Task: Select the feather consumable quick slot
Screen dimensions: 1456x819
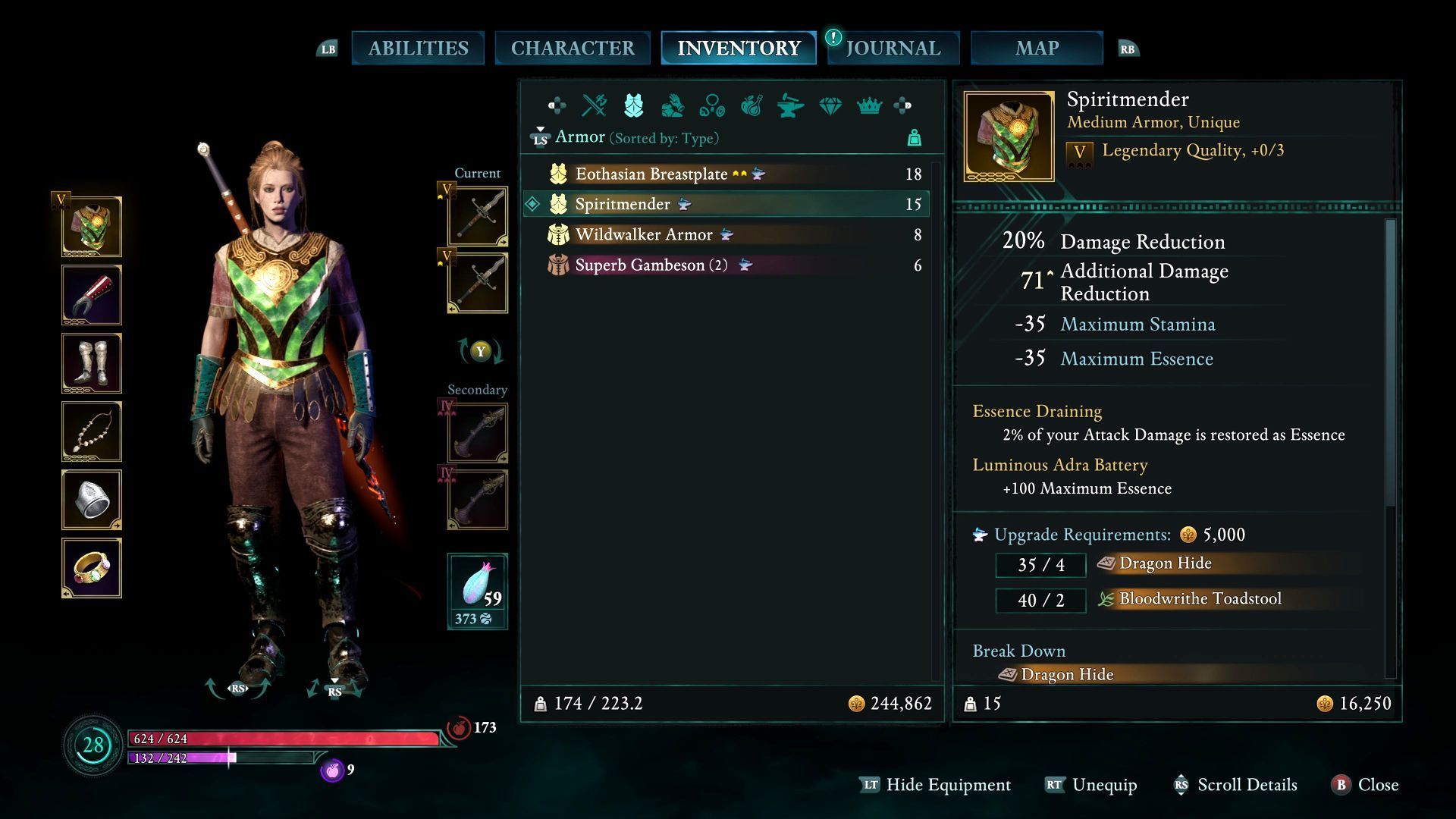Action: [478, 591]
